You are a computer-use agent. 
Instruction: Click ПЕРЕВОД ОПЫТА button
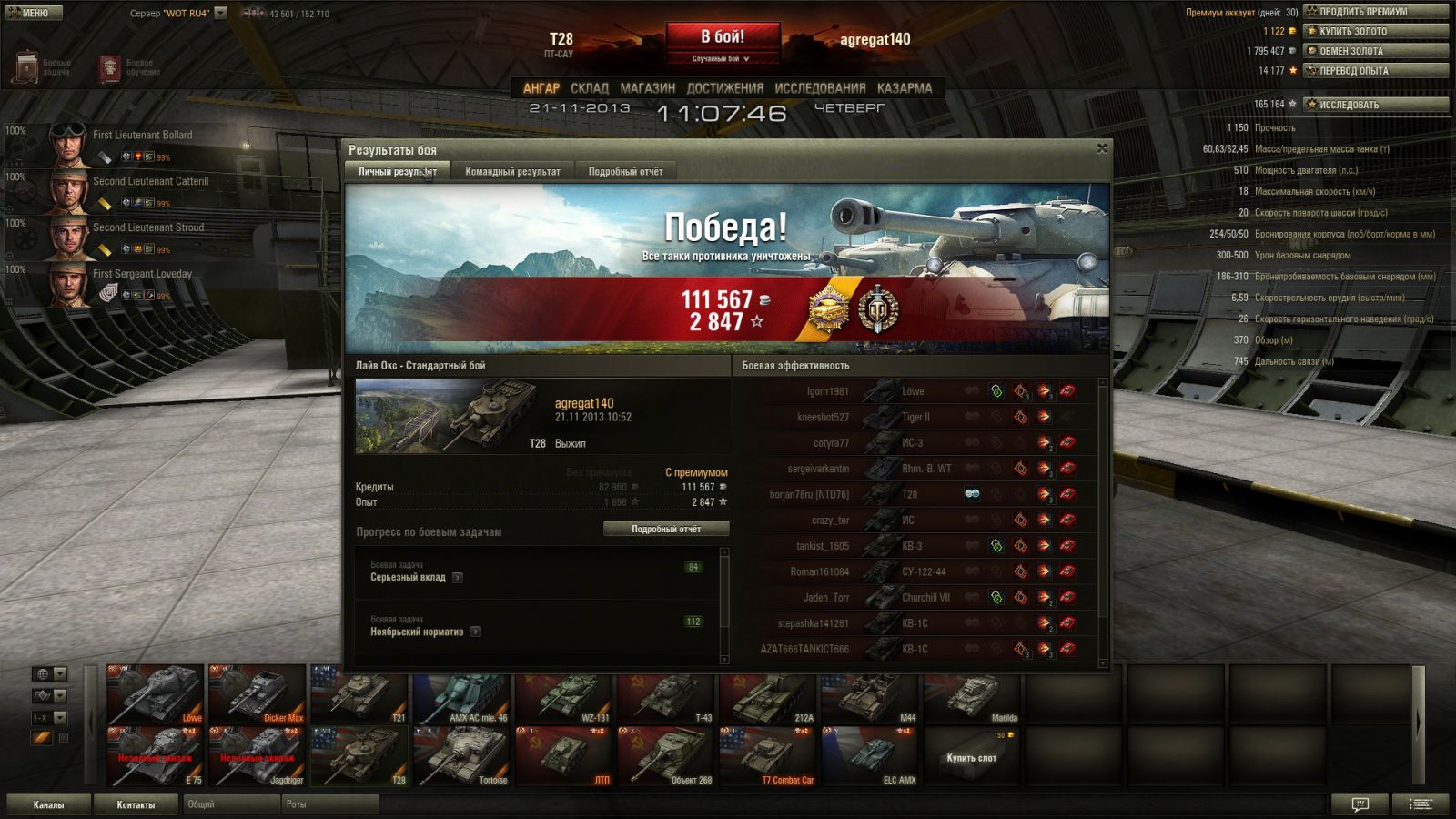click(x=1375, y=70)
